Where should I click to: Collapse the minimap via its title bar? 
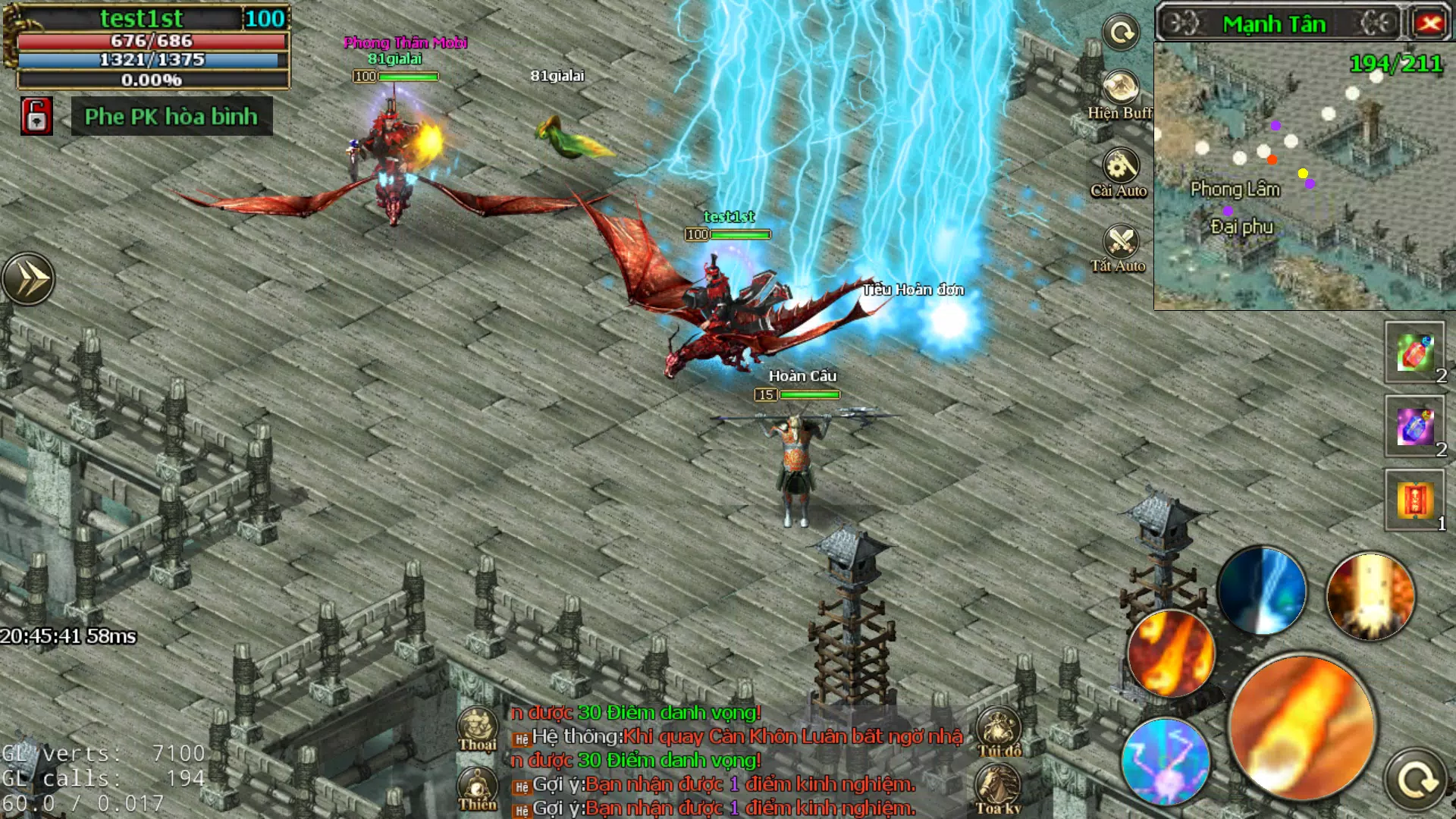1274,24
